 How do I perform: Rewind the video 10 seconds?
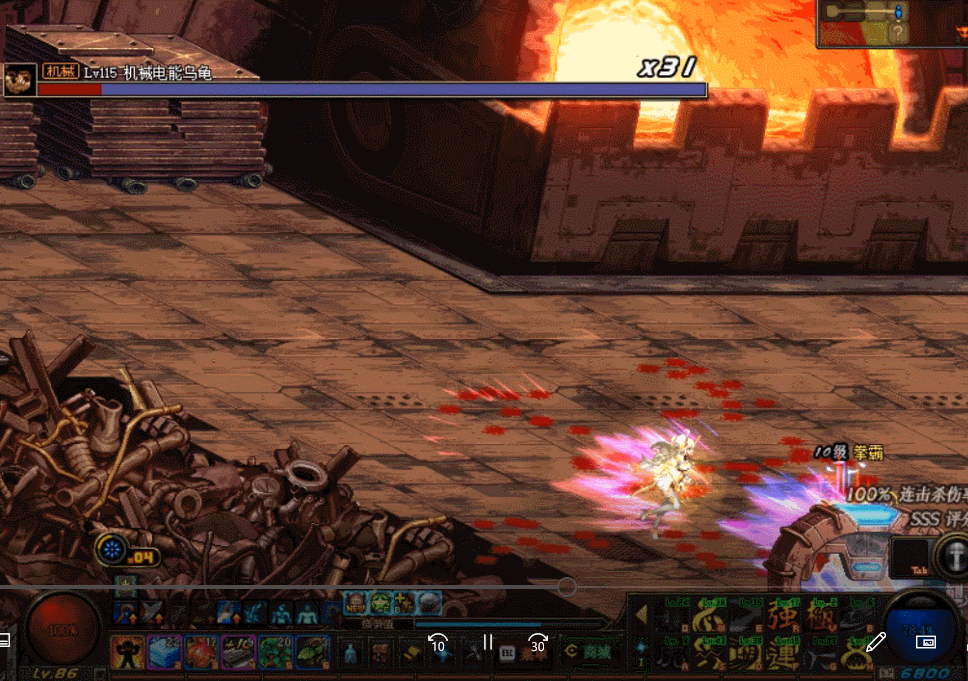point(437,642)
